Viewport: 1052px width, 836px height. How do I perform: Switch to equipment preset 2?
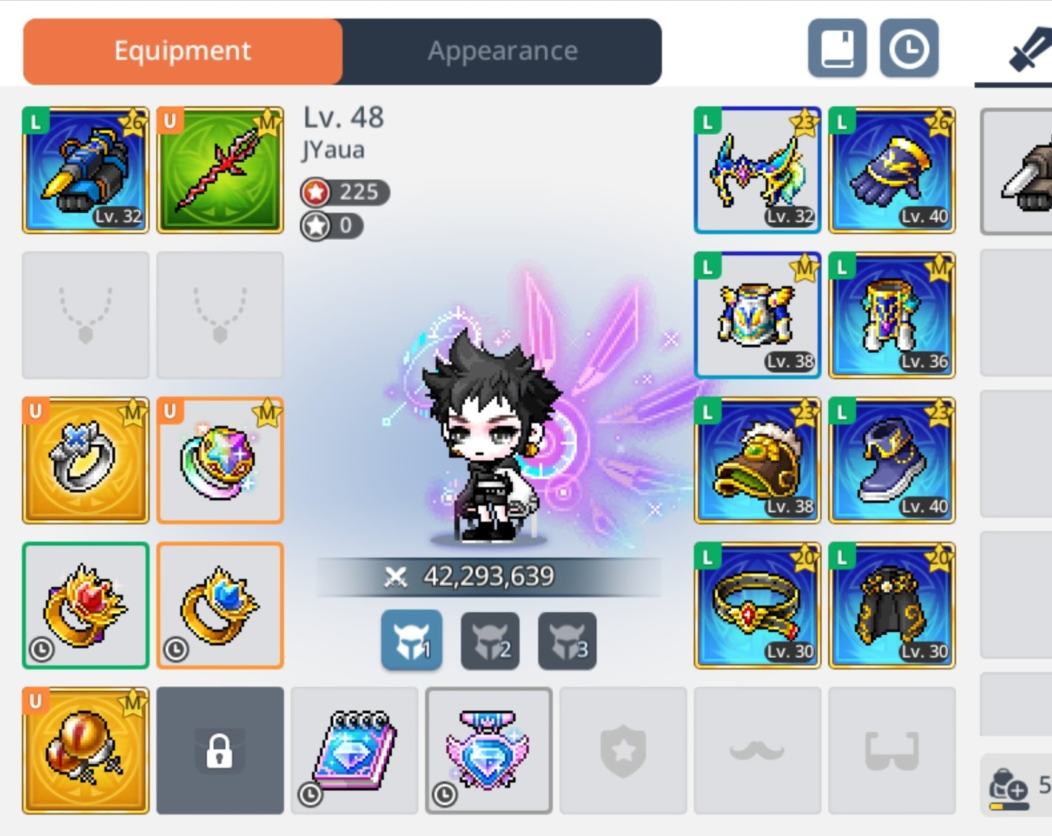[x=490, y=641]
